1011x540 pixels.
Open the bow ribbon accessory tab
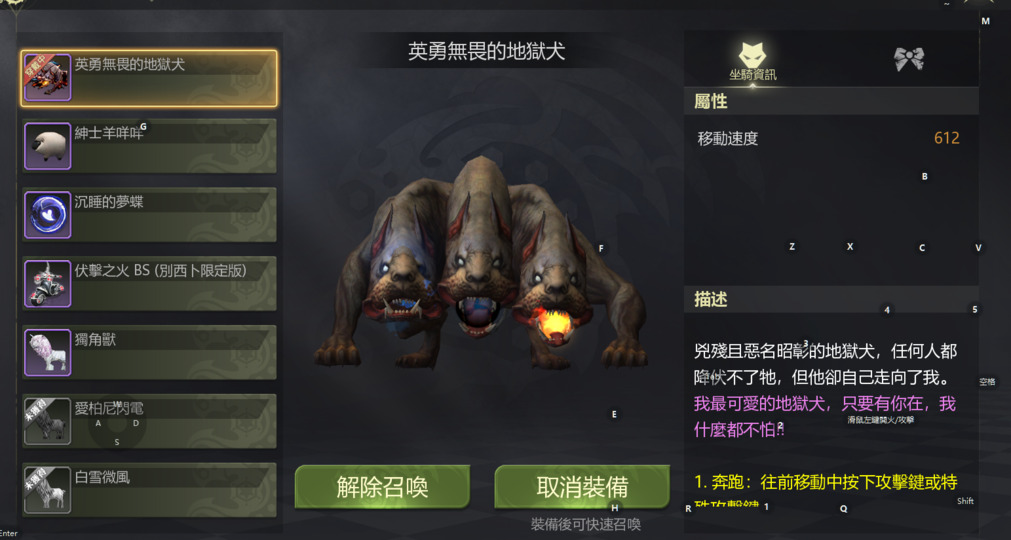(x=908, y=59)
